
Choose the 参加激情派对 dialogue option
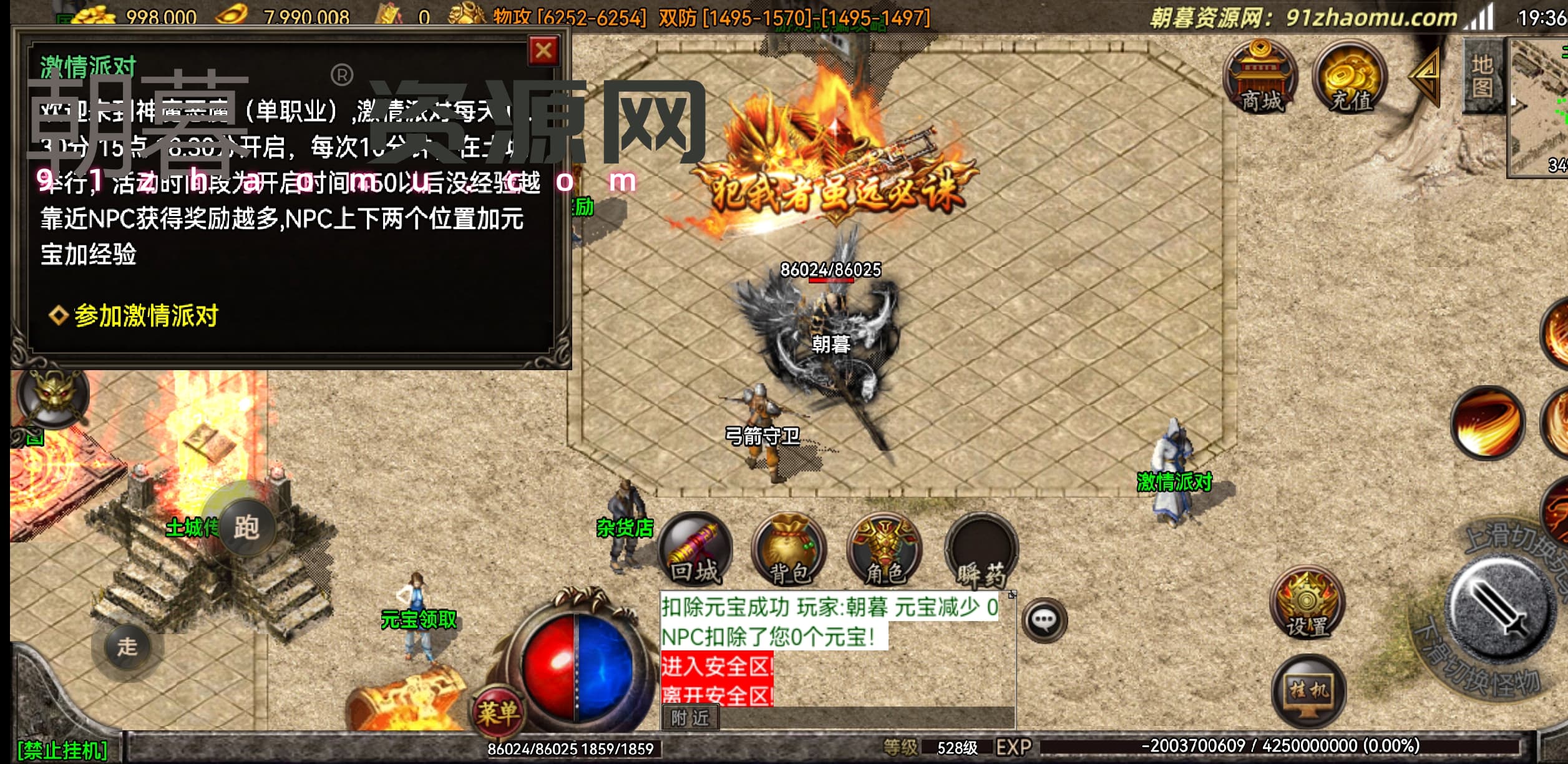pyautogui.click(x=146, y=316)
